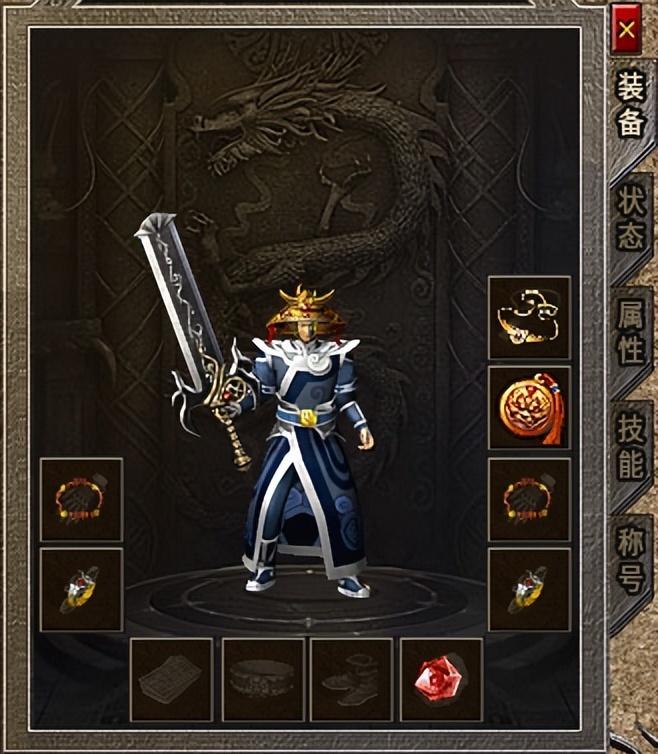Close the equipment panel with the X

[627, 29]
